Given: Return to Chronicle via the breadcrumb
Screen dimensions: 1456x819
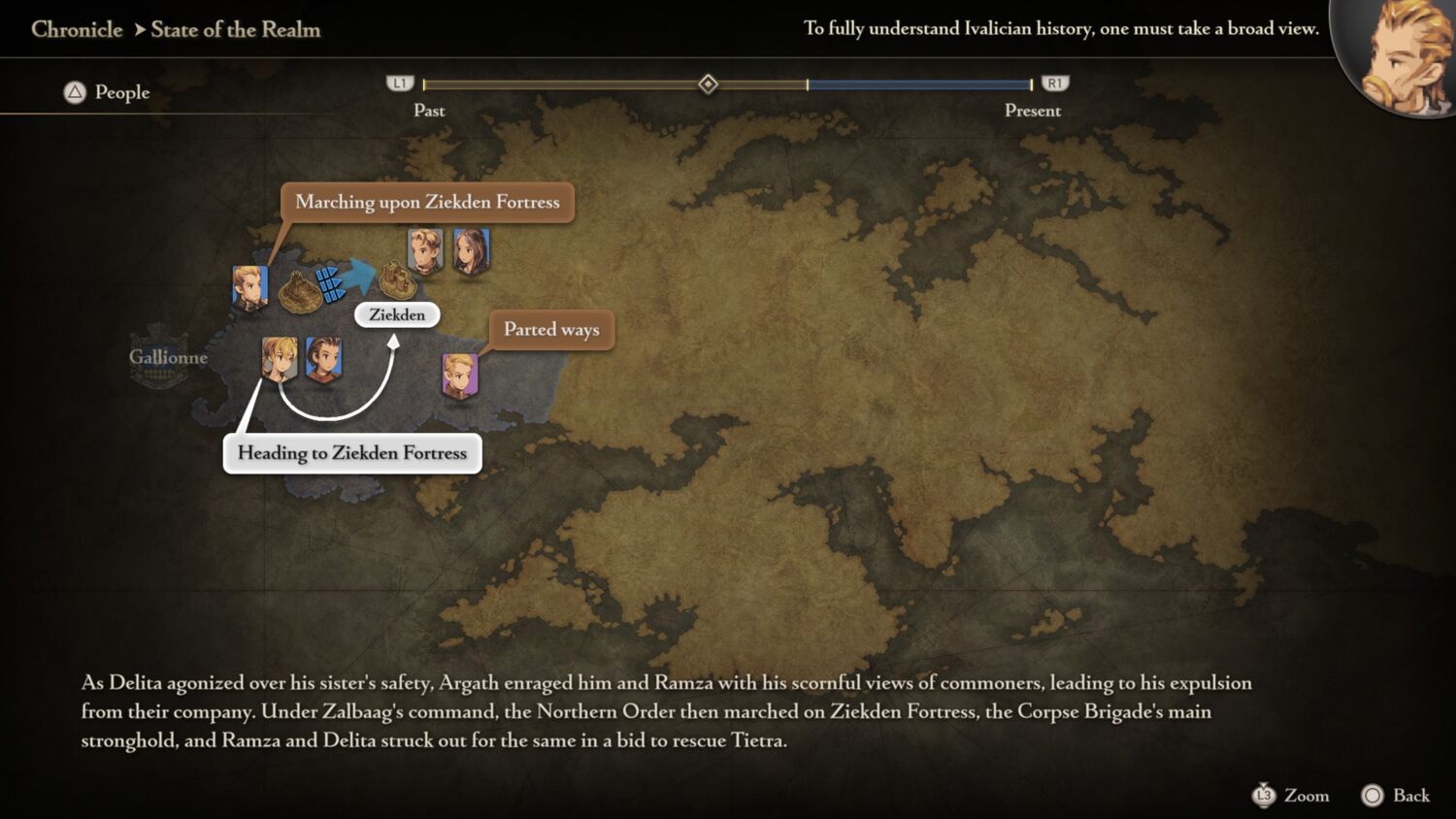Looking at the screenshot, I should coord(77,29).
